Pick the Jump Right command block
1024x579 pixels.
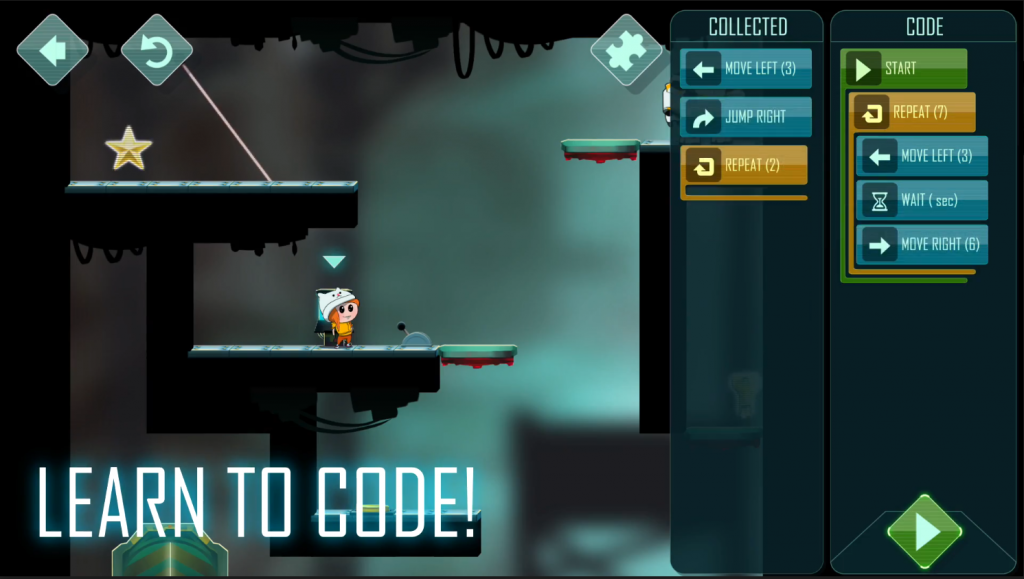click(746, 117)
